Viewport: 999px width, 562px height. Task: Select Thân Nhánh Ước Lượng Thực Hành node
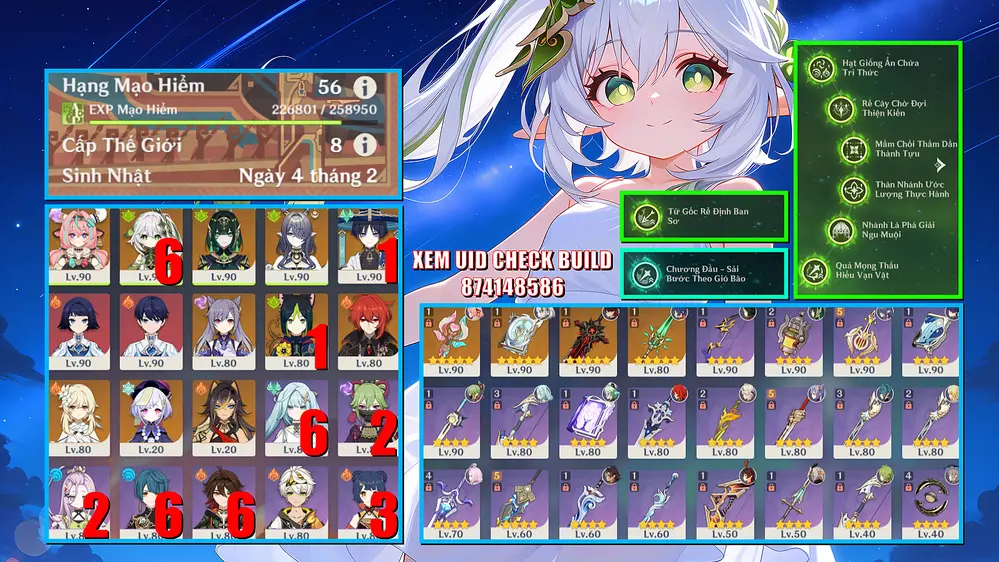853,190
